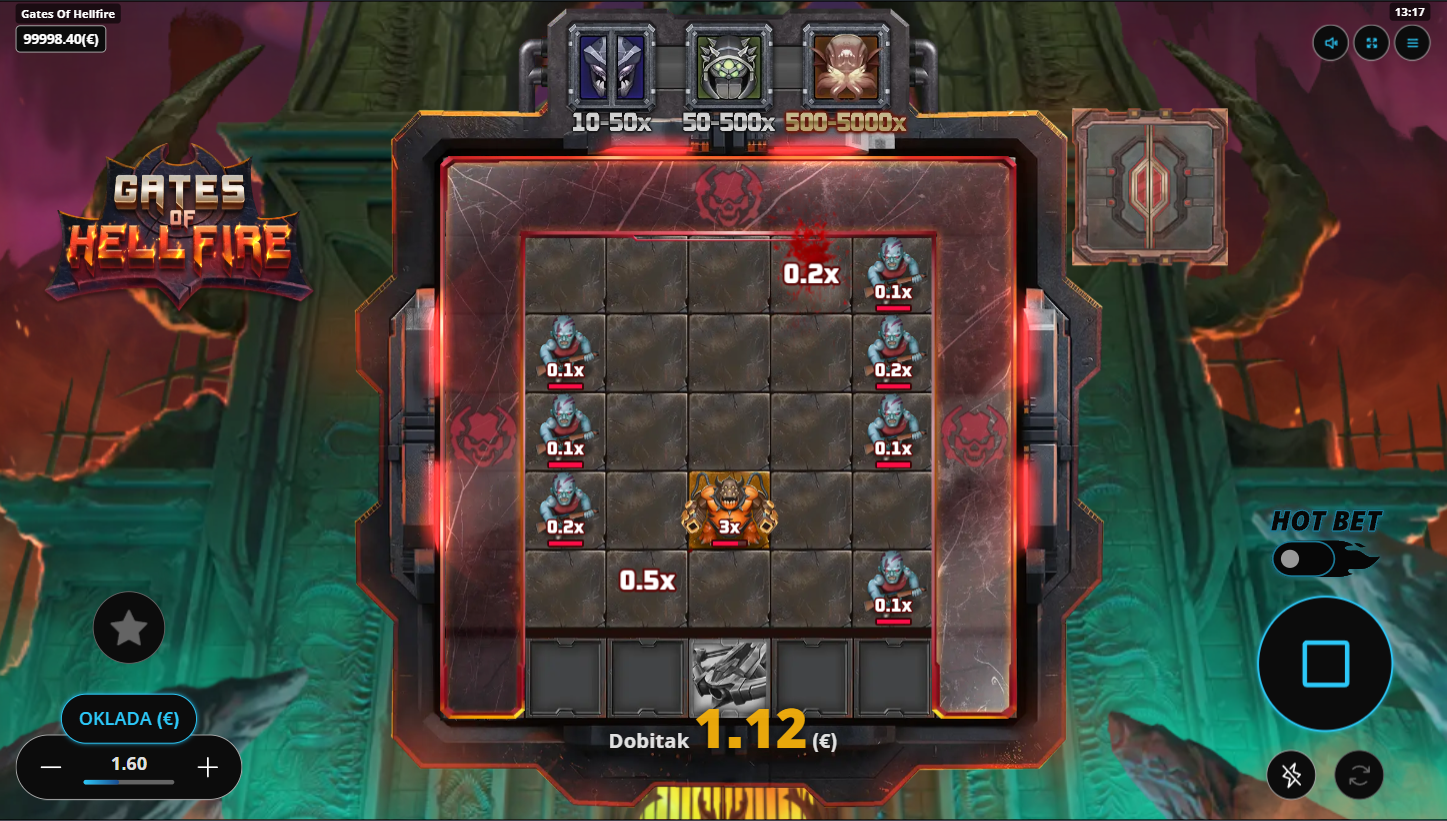Open the hamburger menu
Screen dimensions: 1447x821
click(1412, 43)
